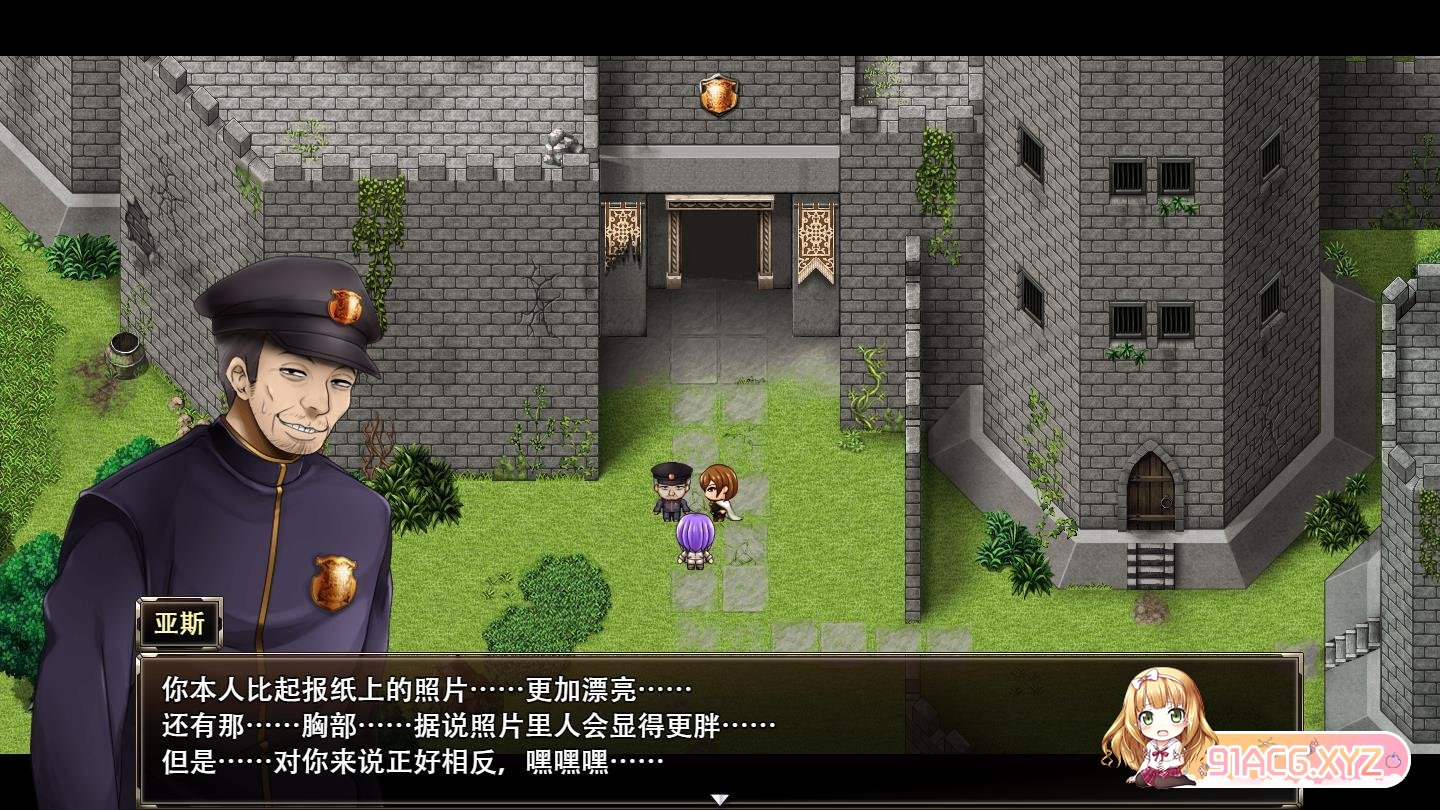Image resolution: width=1440 pixels, height=810 pixels.
Task: Click the wooden barrel near the left wall
Action: (x=125, y=357)
